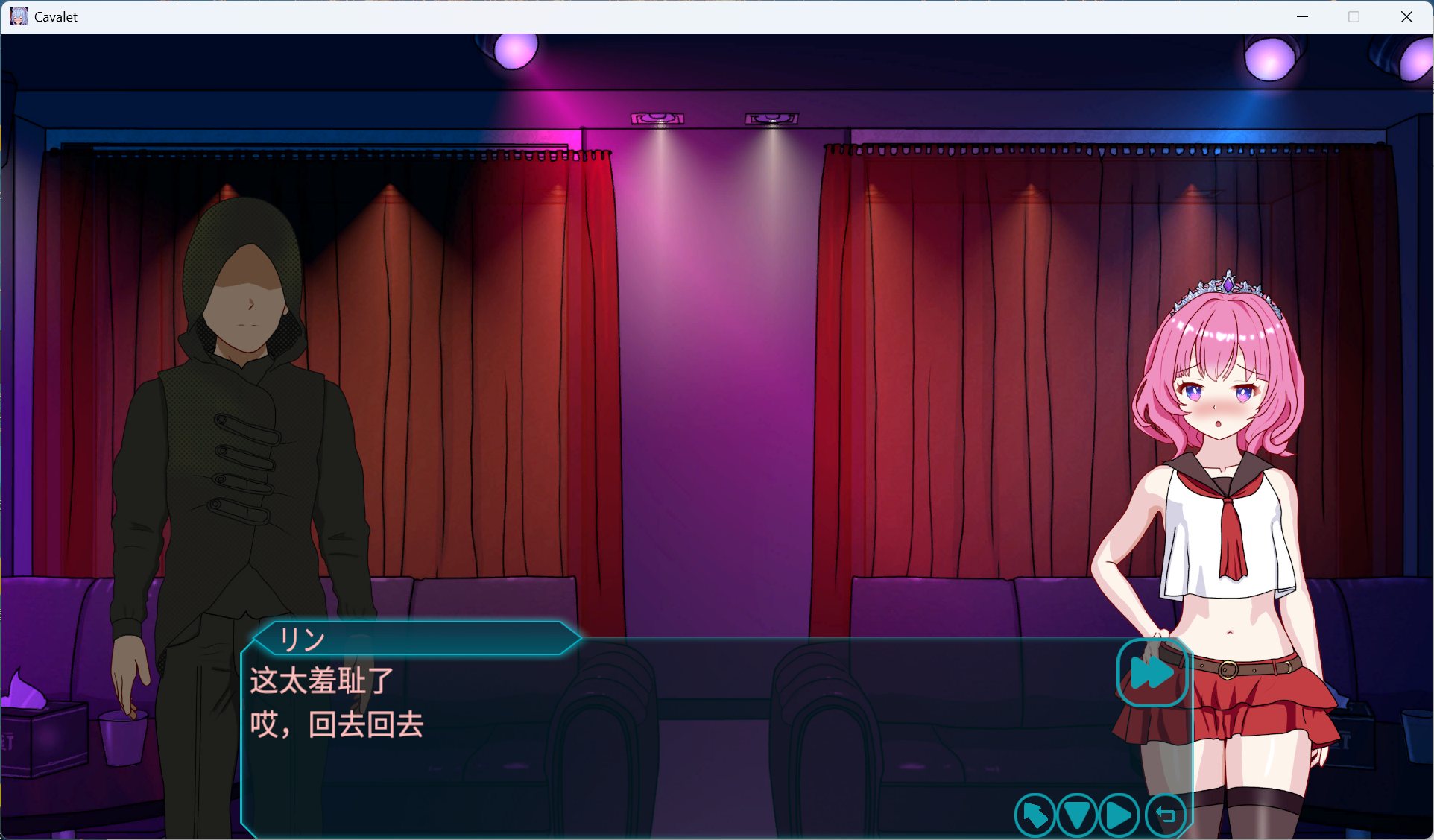
Task: Enable skip mode with the double-arrow icon
Action: [x=1152, y=673]
